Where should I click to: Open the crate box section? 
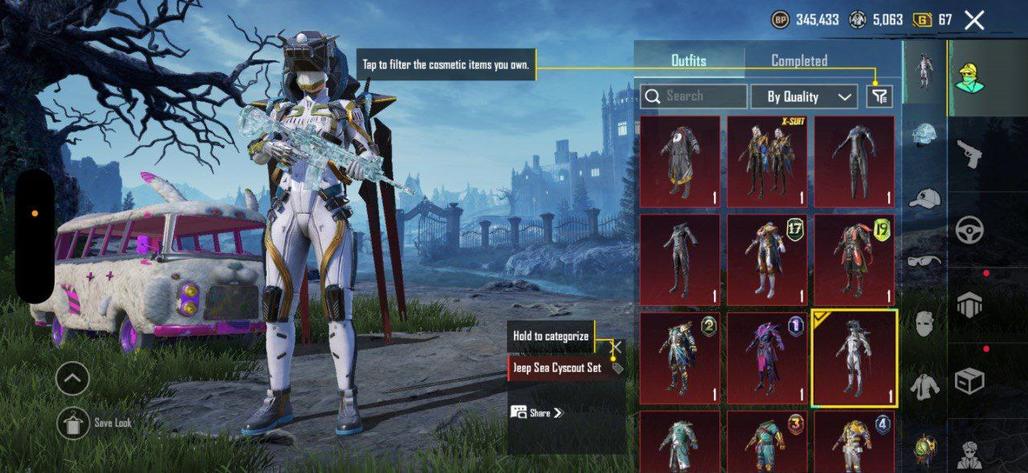point(969,381)
